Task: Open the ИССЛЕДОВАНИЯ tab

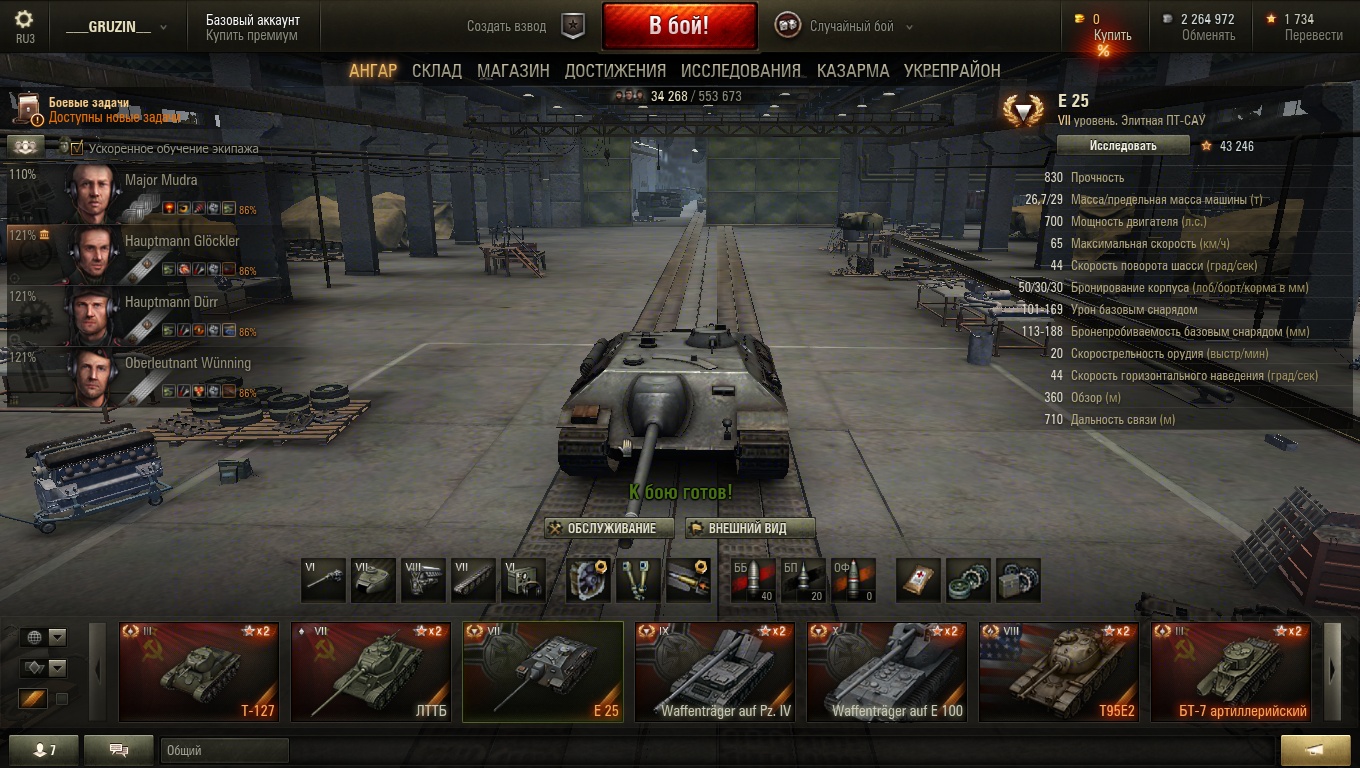Action: [741, 71]
